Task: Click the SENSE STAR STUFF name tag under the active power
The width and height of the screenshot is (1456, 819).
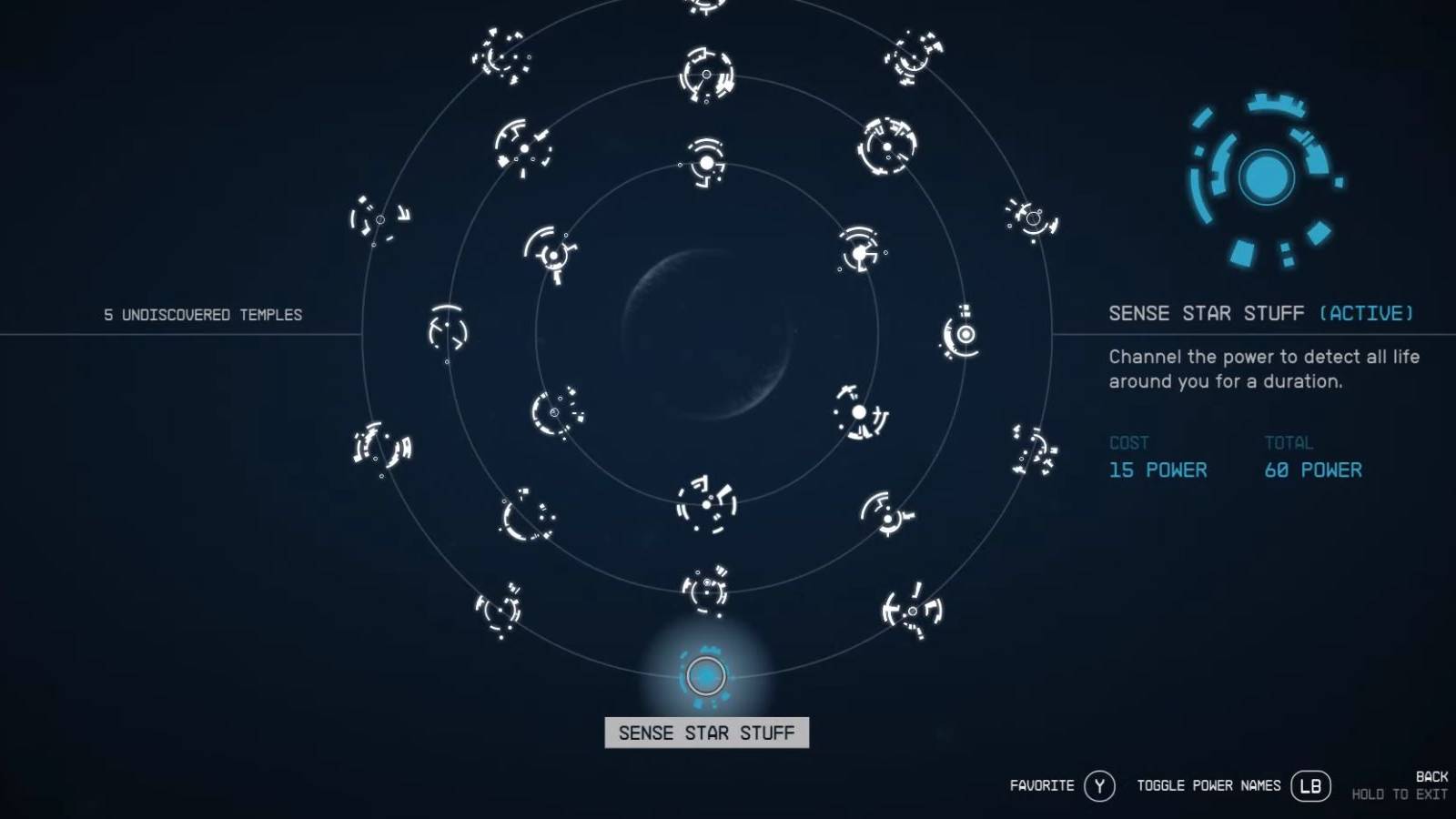Action: click(x=707, y=732)
